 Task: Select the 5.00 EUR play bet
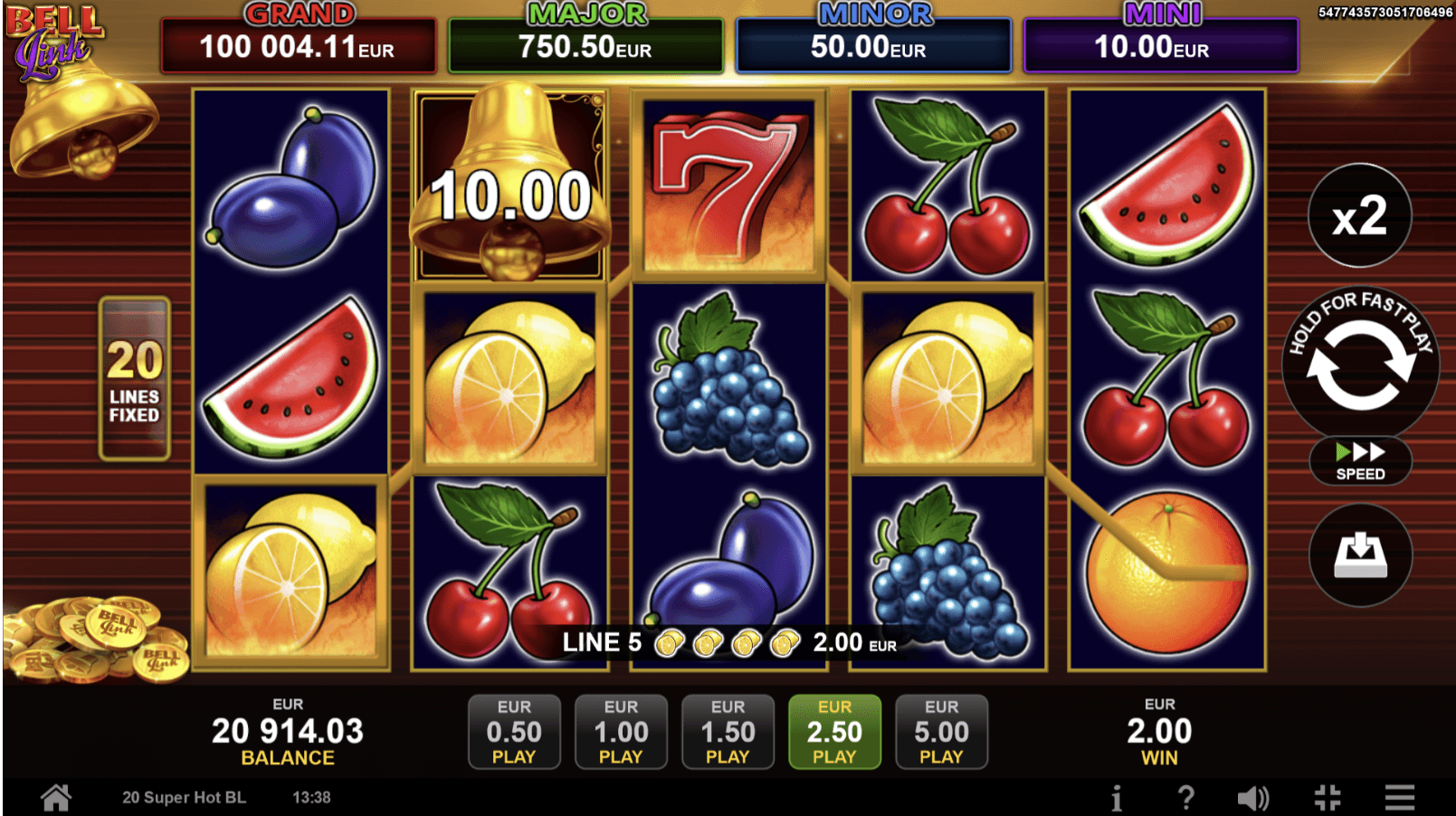[x=941, y=731]
